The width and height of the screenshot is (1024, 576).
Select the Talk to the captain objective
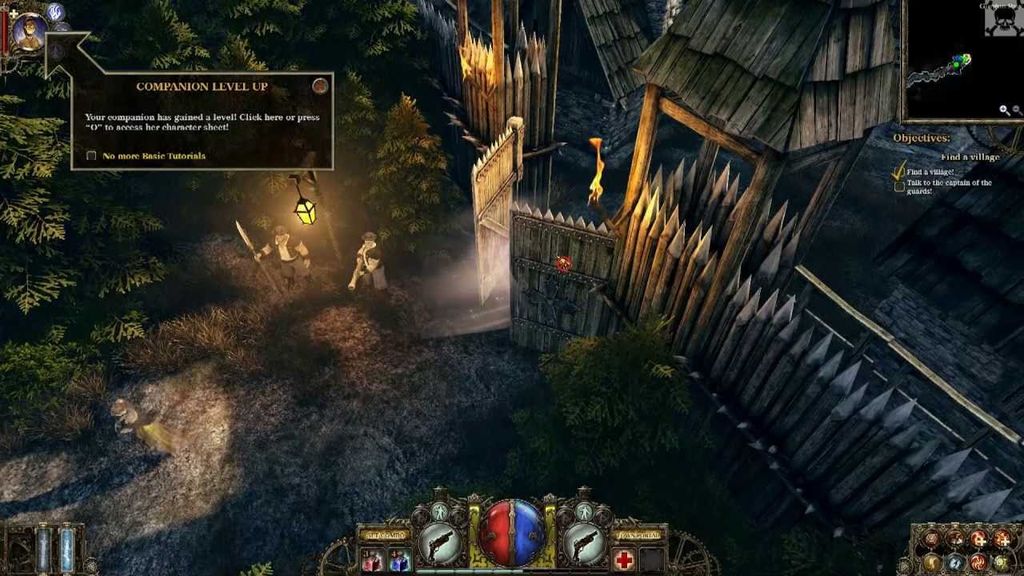point(949,187)
